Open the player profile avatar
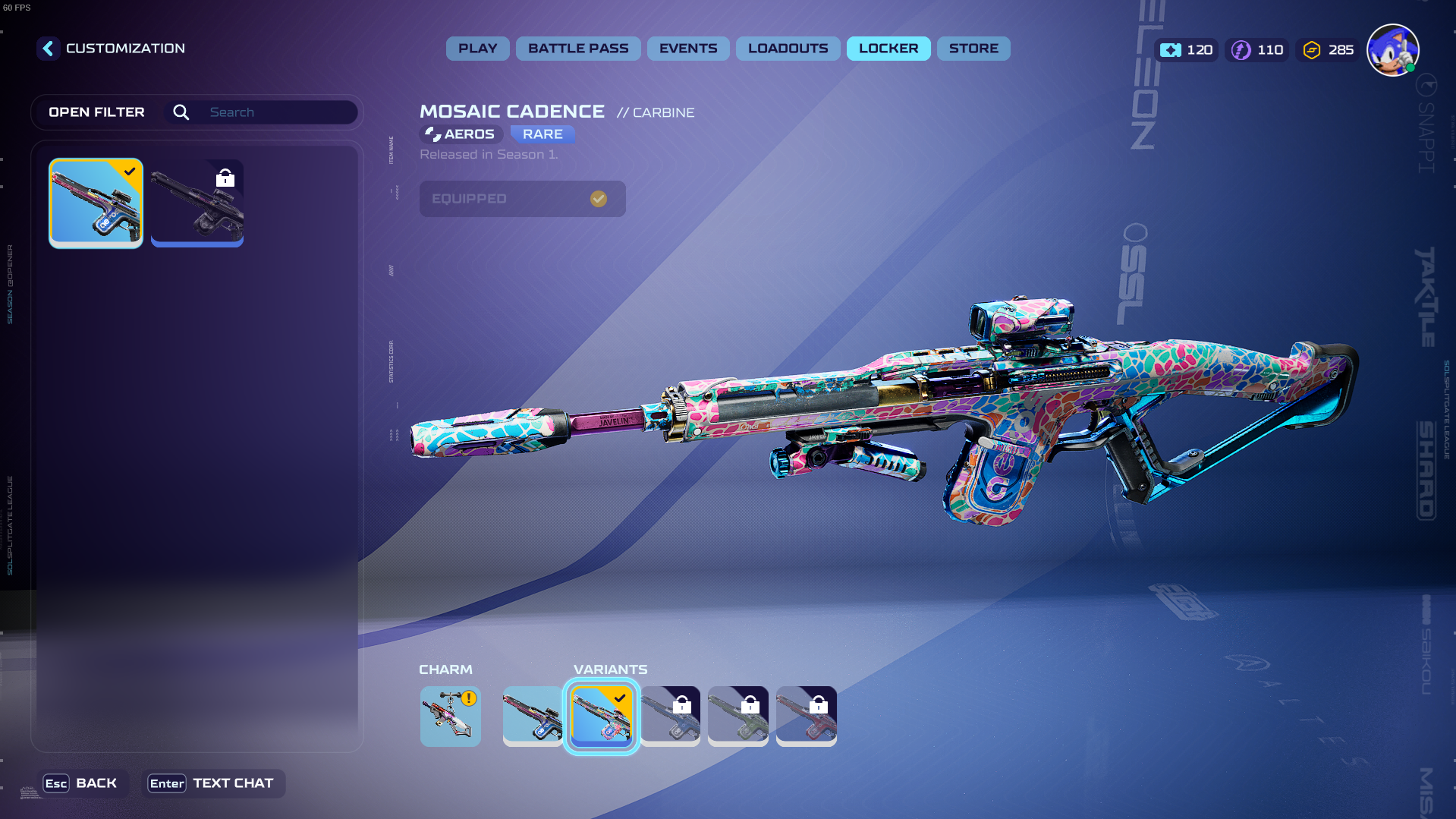Screen dimensions: 1456x819 tap(1392, 50)
